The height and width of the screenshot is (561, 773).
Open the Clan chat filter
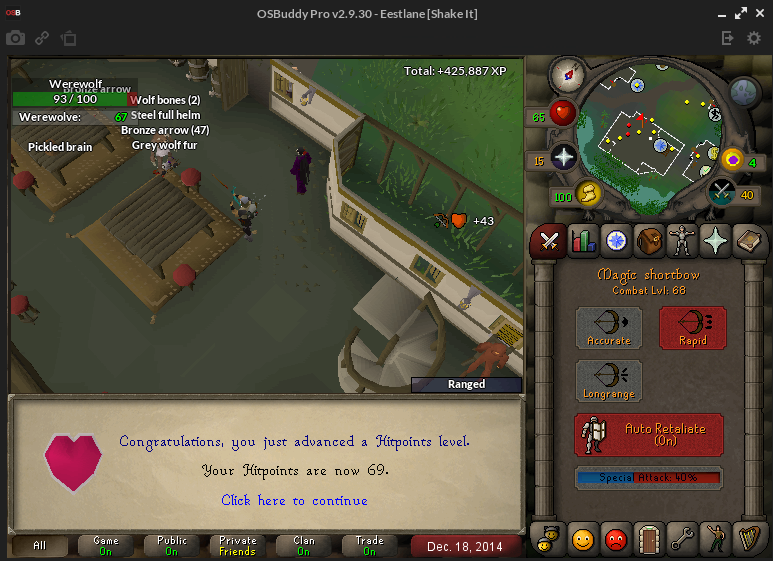304,546
